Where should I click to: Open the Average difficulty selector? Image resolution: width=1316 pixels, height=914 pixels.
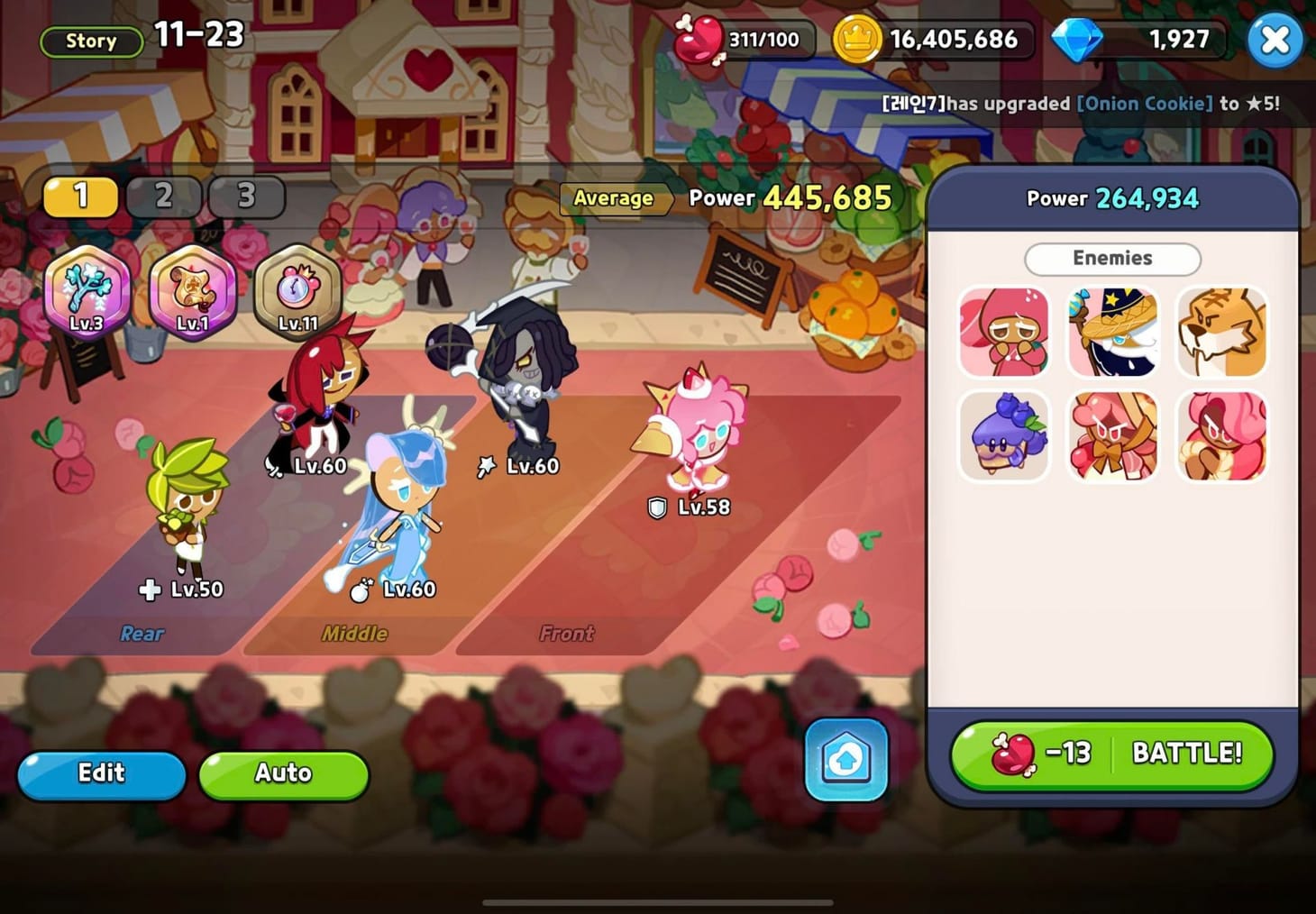click(x=616, y=199)
